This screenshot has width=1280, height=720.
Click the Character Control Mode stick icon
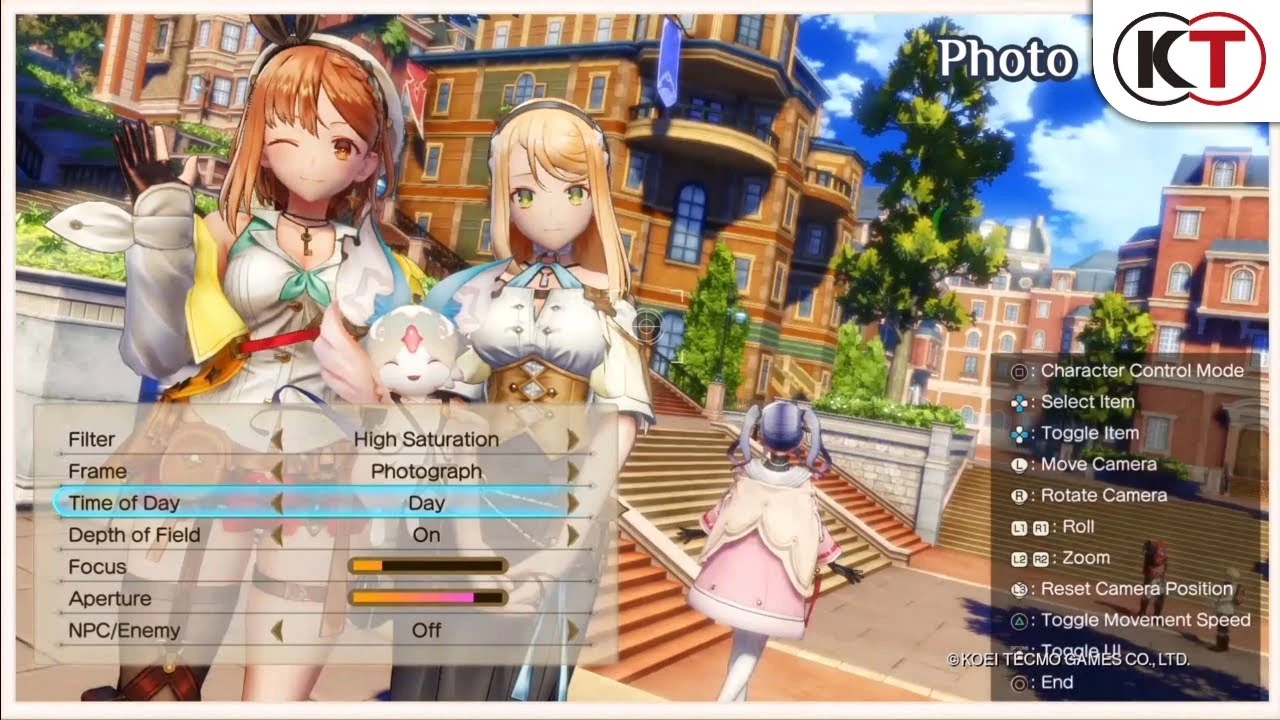1019,370
